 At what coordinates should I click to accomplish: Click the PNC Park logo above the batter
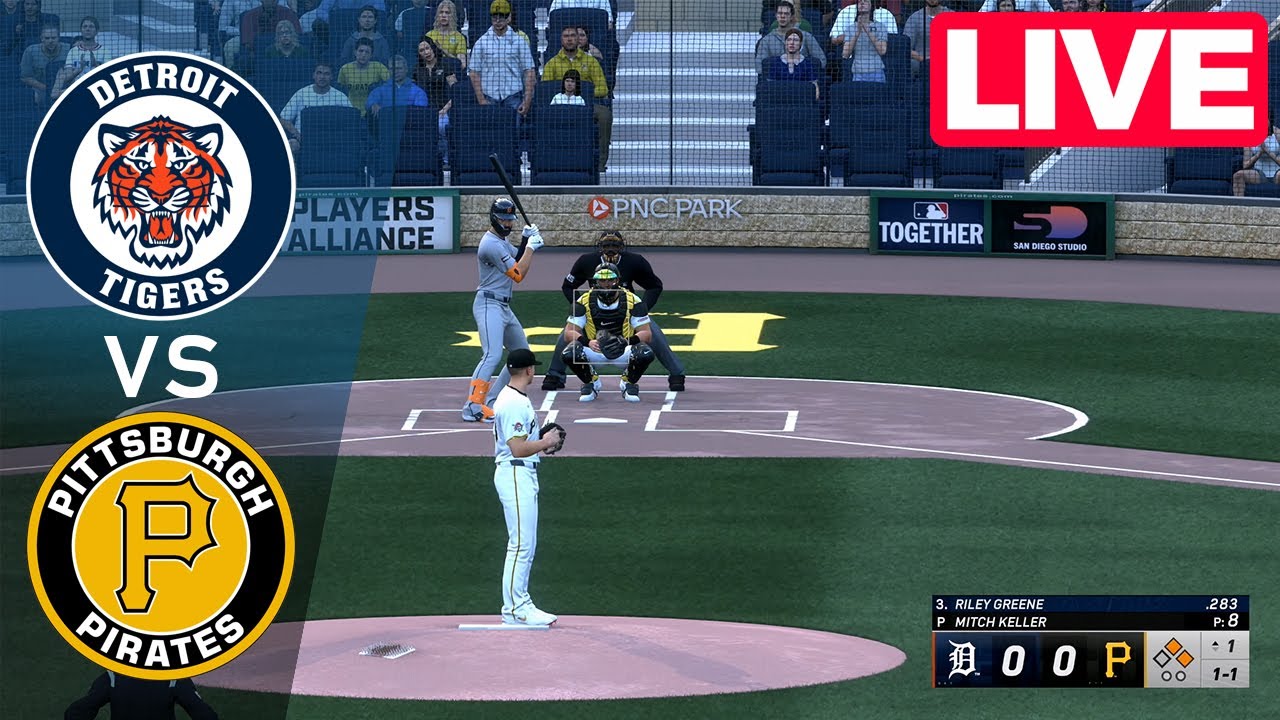point(663,209)
